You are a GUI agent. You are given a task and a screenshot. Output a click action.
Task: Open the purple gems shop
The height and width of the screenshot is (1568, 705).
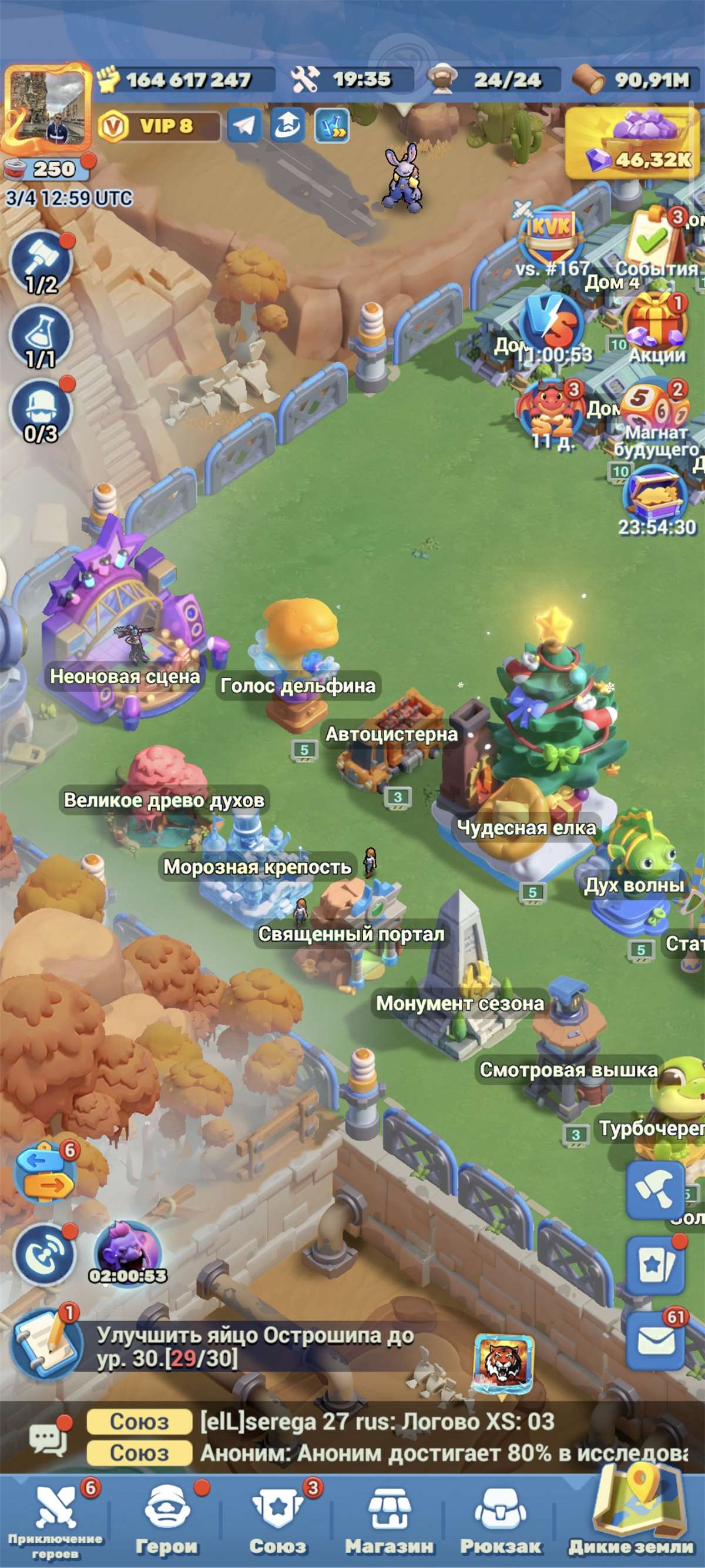pyautogui.click(x=631, y=143)
